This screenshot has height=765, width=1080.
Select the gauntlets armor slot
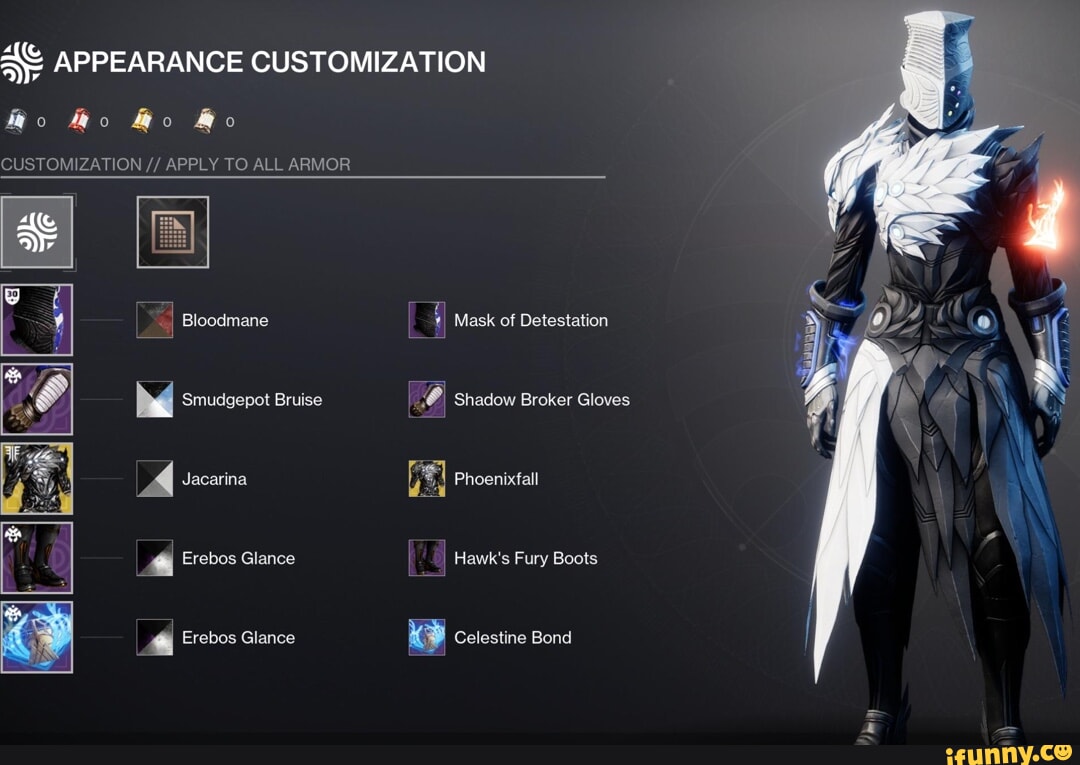[37, 399]
